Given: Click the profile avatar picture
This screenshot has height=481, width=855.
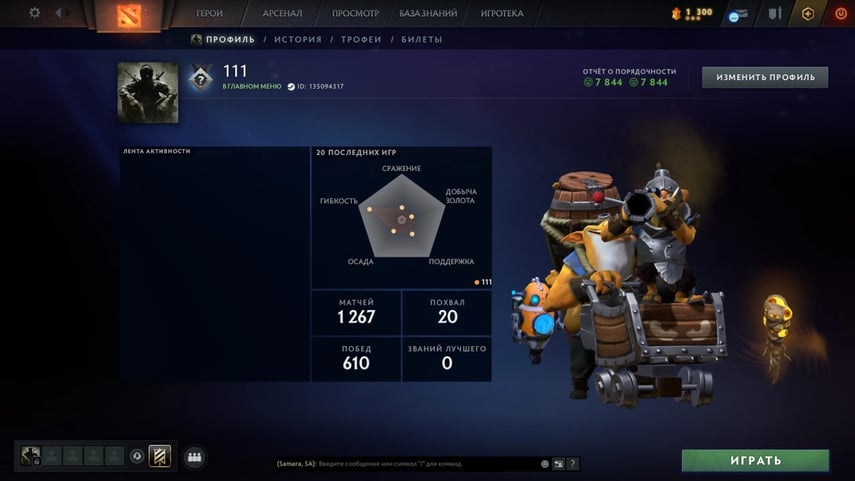Looking at the screenshot, I should point(148,93).
